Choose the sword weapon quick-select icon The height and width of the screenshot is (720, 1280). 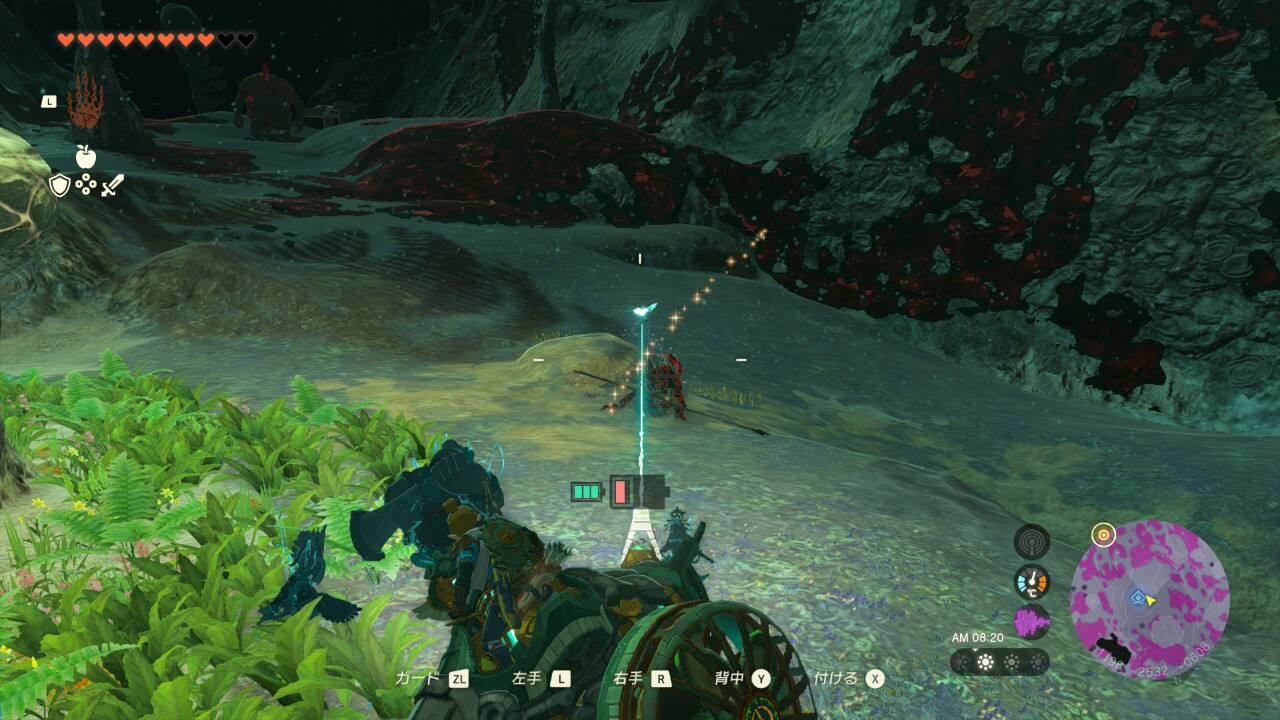click(111, 185)
